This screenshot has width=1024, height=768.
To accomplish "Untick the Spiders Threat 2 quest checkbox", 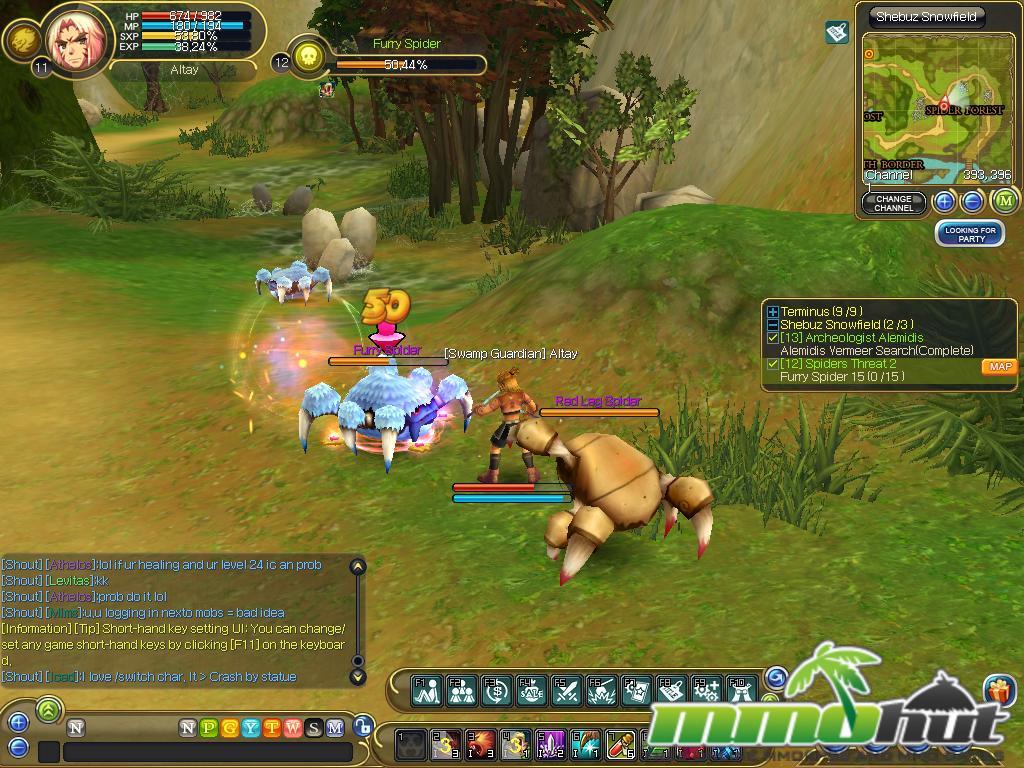I will pyautogui.click(x=773, y=364).
